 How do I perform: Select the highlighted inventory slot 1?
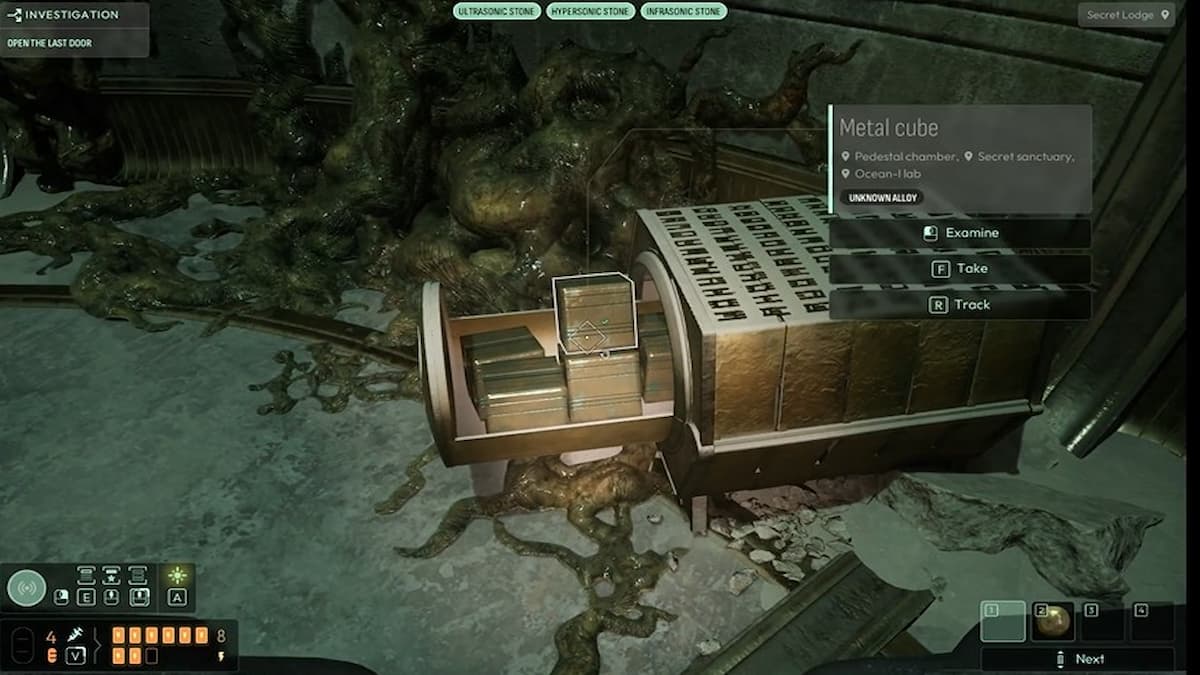point(1003,621)
